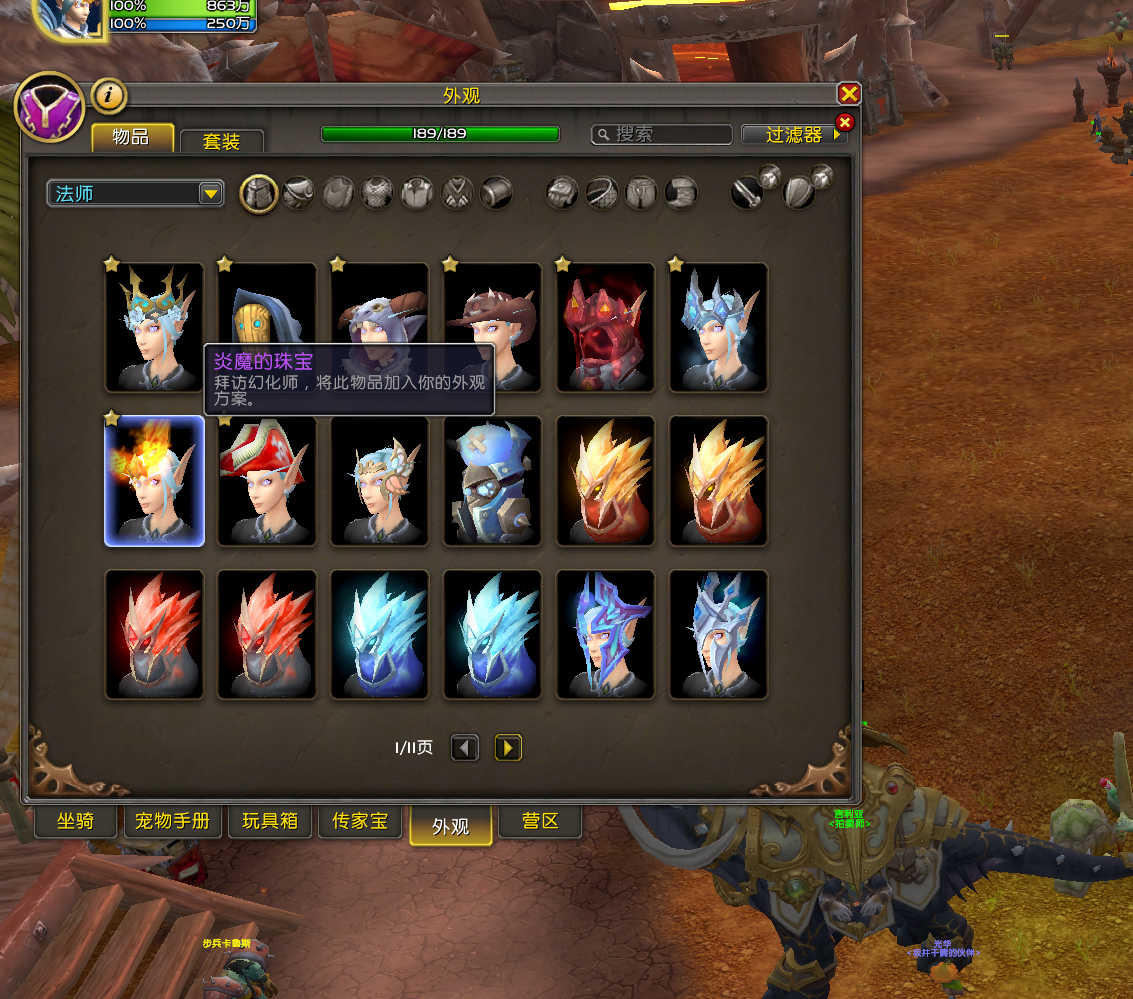Image resolution: width=1133 pixels, height=999 pixels.
Task: Go to the next appearance page
Action: (508, 747)
